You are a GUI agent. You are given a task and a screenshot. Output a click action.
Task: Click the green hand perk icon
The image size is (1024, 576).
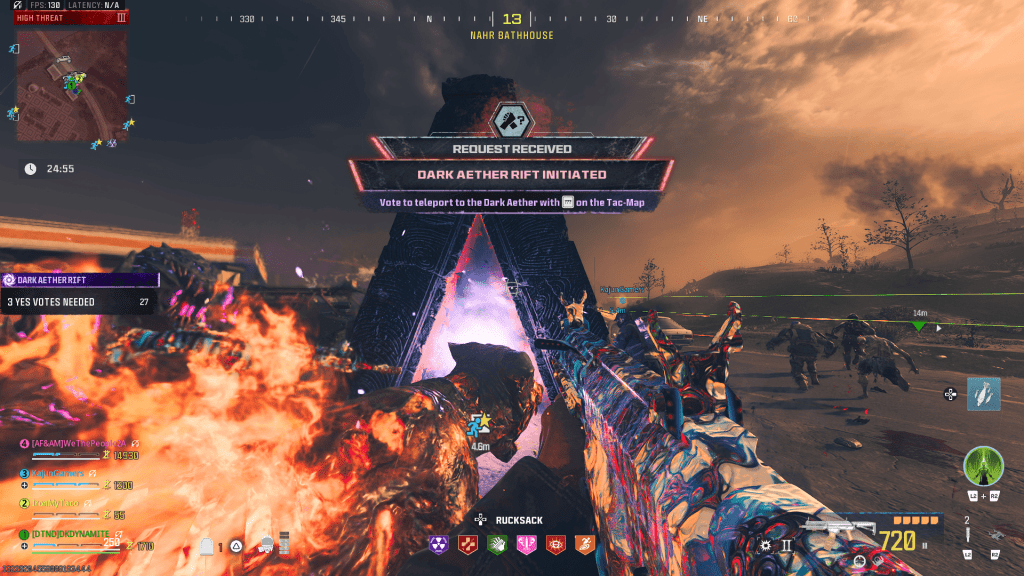[497, 543]
